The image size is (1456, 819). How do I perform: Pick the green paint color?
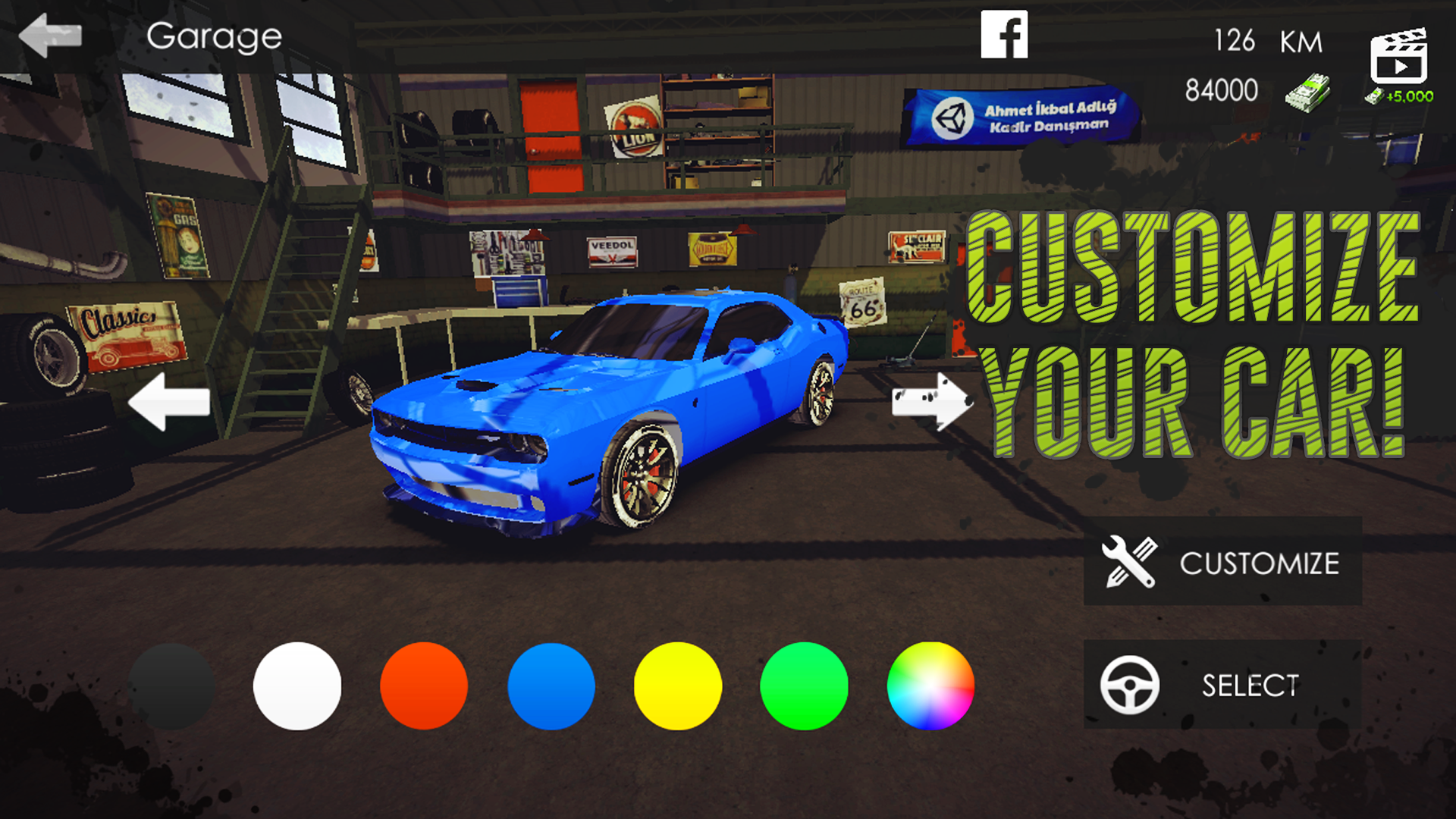(804, 685)
